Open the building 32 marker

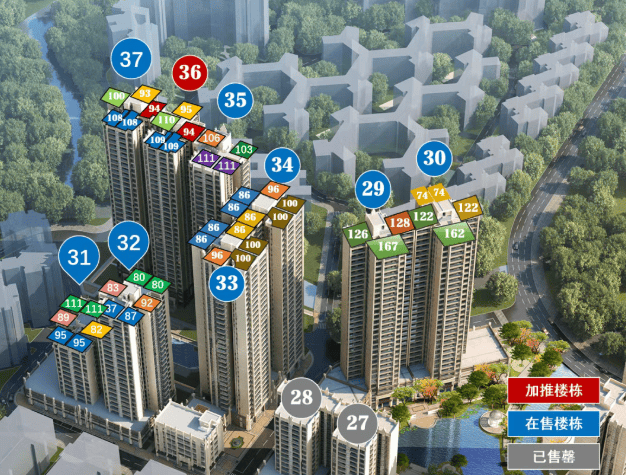129,242
